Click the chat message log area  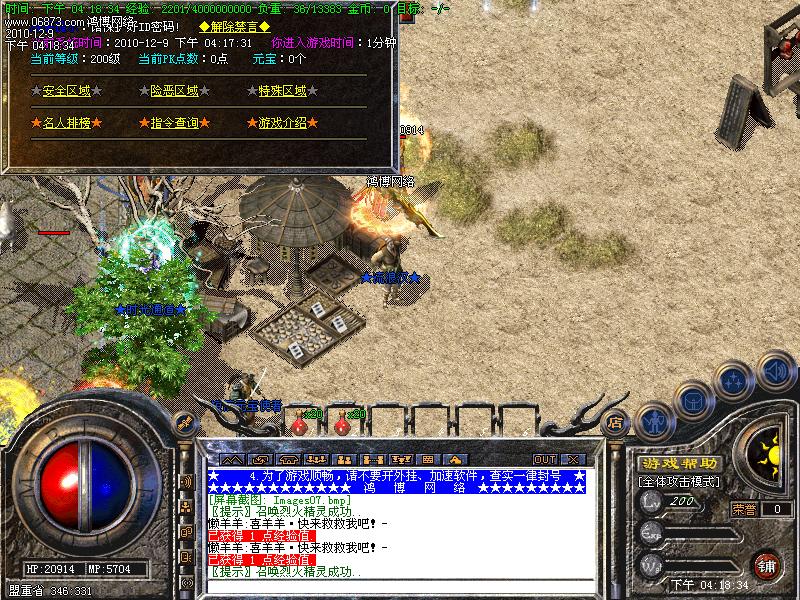point(396,530)
